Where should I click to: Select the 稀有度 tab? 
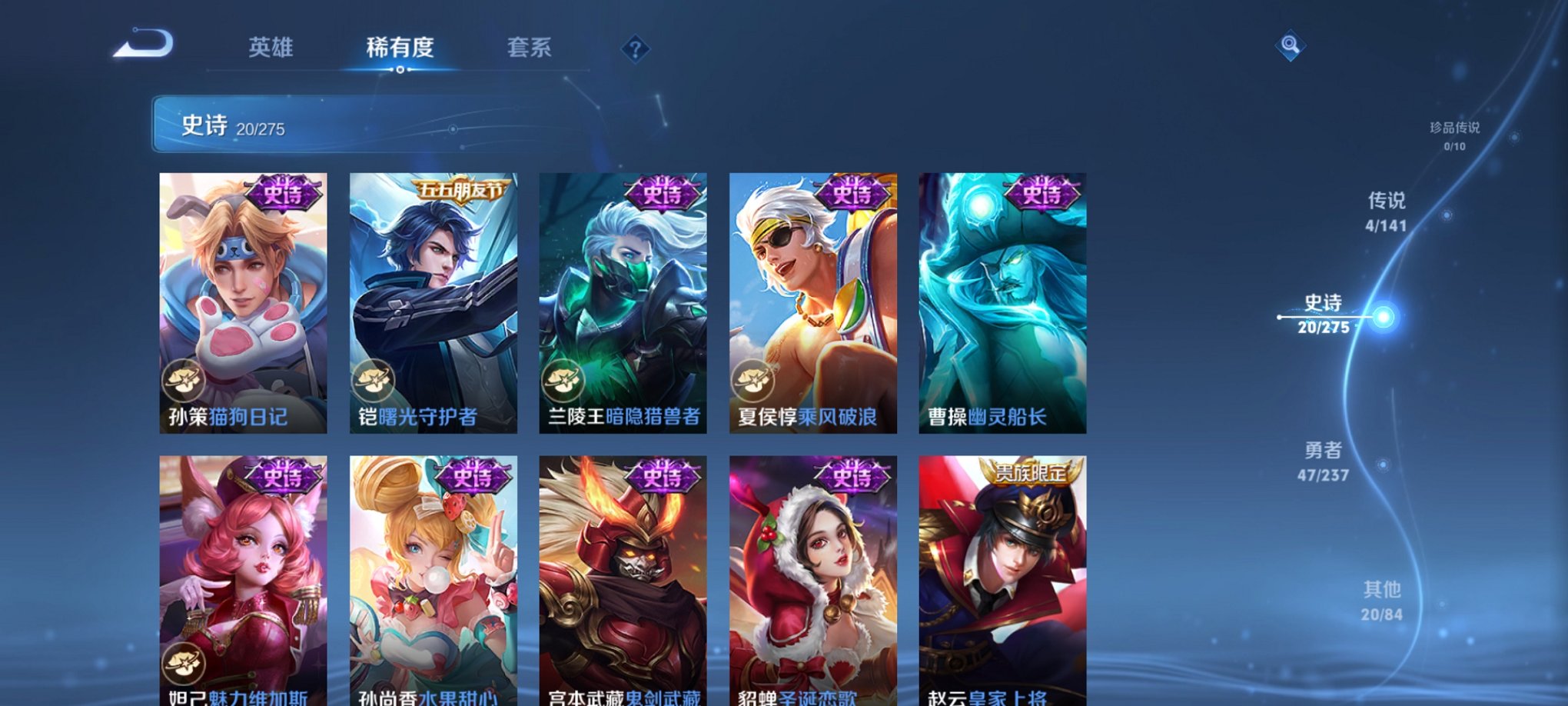399,48
